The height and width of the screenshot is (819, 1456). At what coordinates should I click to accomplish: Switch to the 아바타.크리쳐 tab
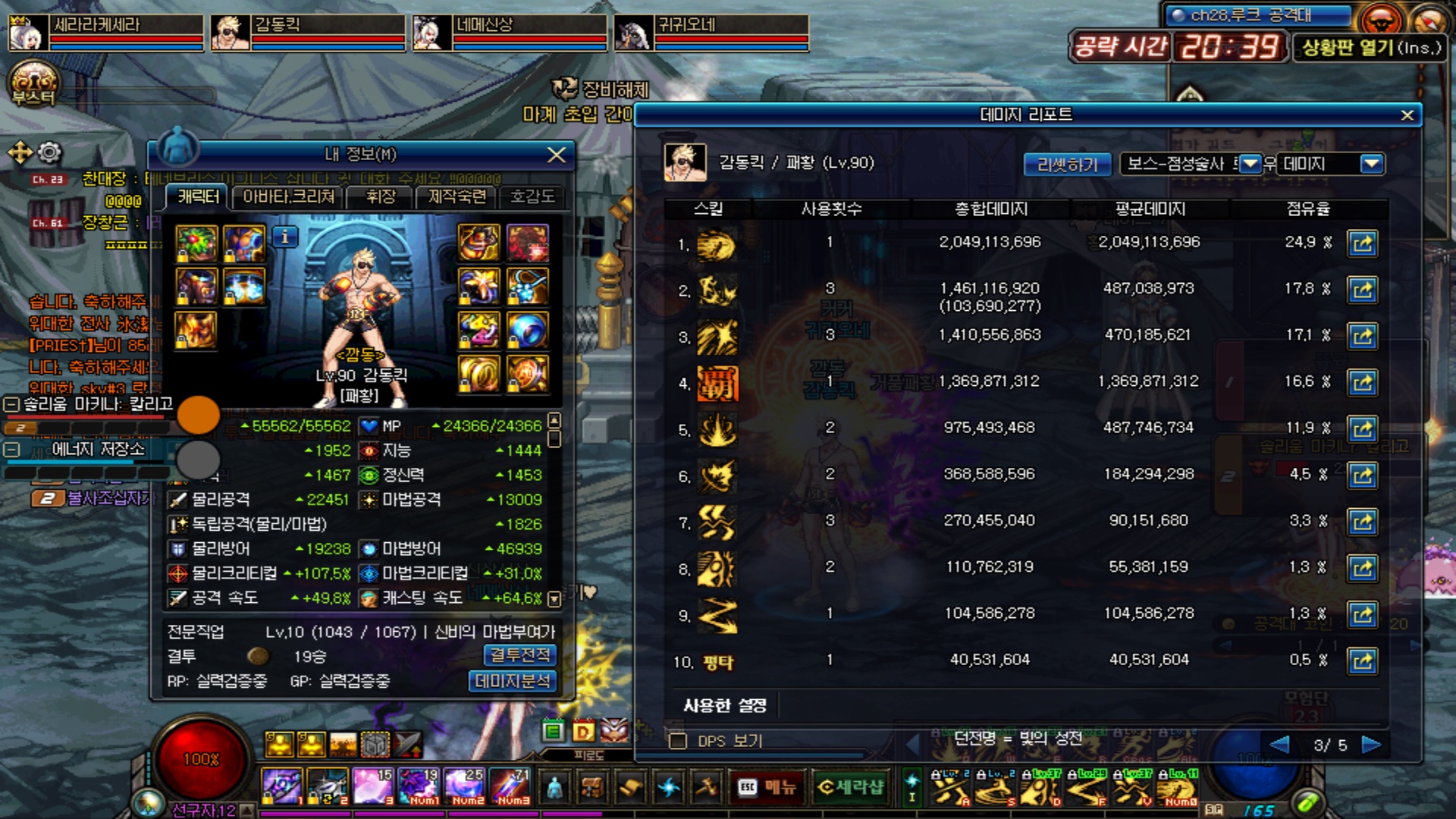click(288, 197)
